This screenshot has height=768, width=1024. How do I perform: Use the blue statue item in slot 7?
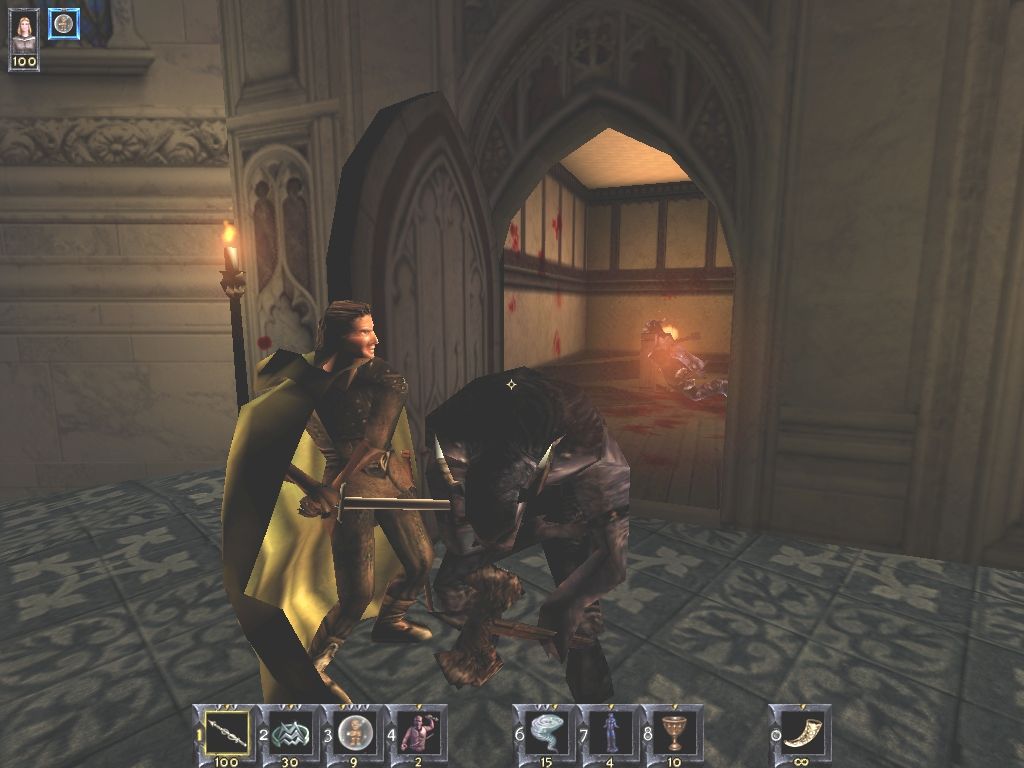click(608, 732)
